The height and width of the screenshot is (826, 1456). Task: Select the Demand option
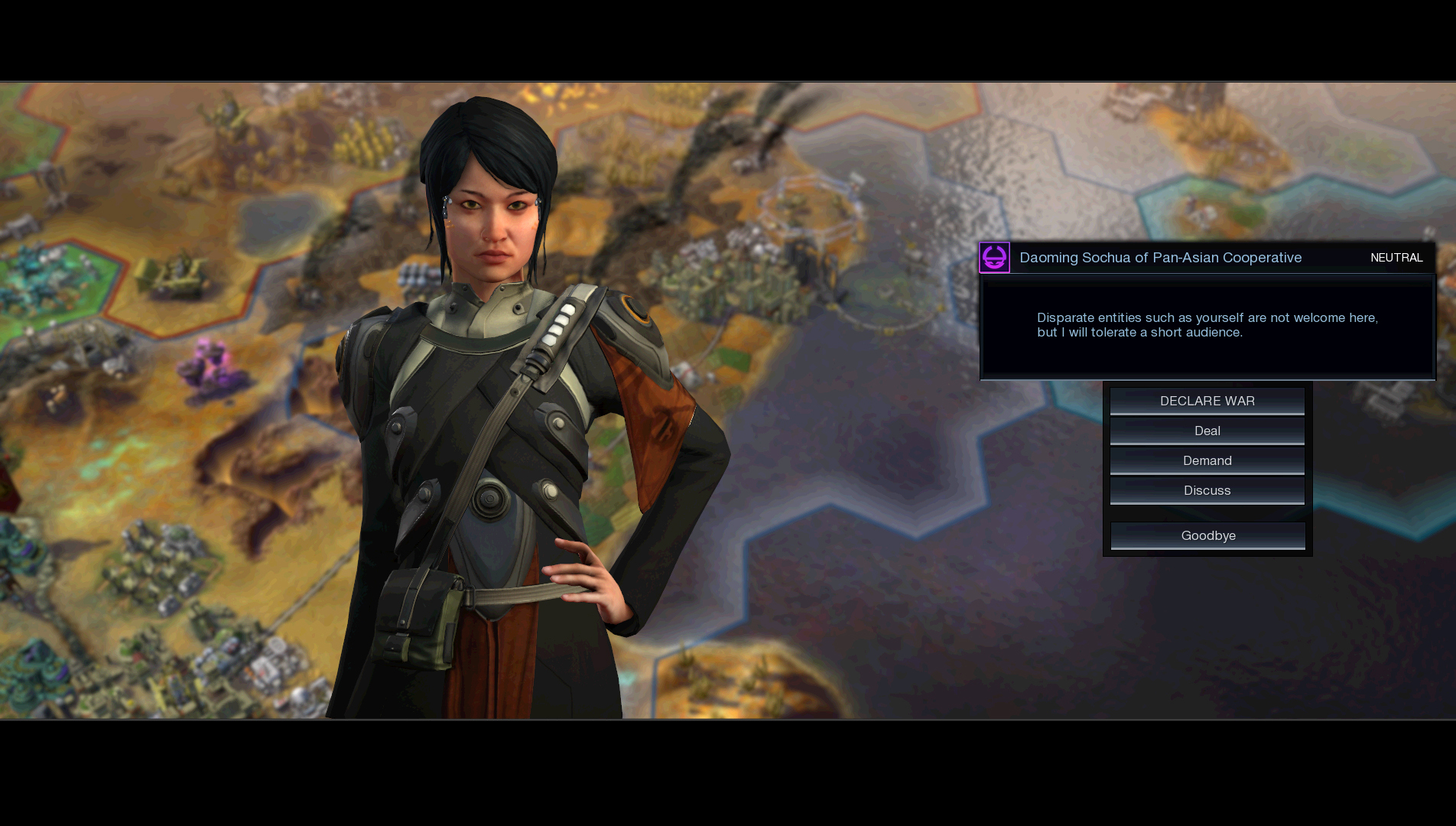click(1207, 460)
